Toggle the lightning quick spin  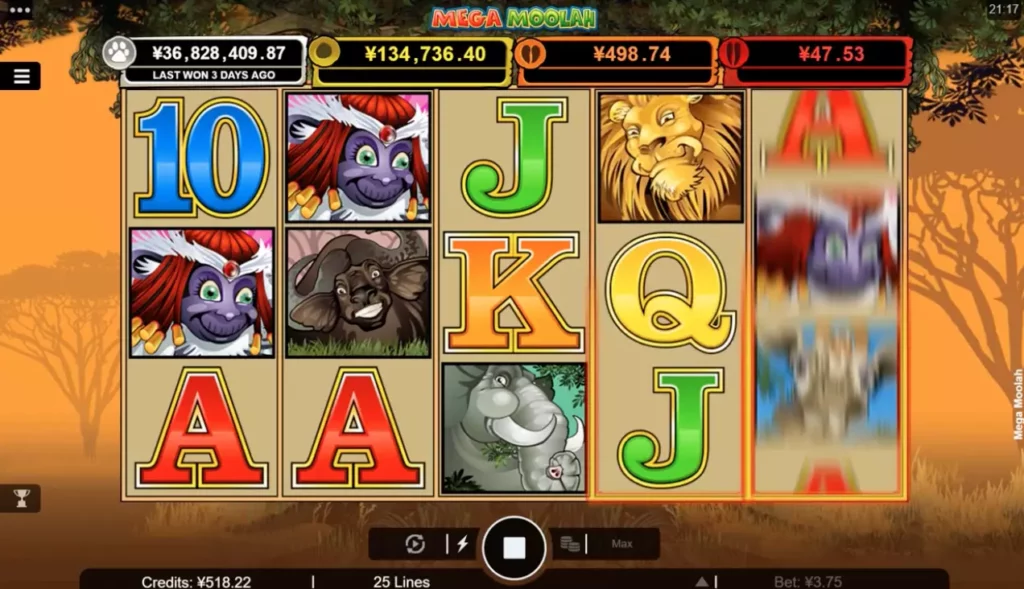click(x=462, y=544)
